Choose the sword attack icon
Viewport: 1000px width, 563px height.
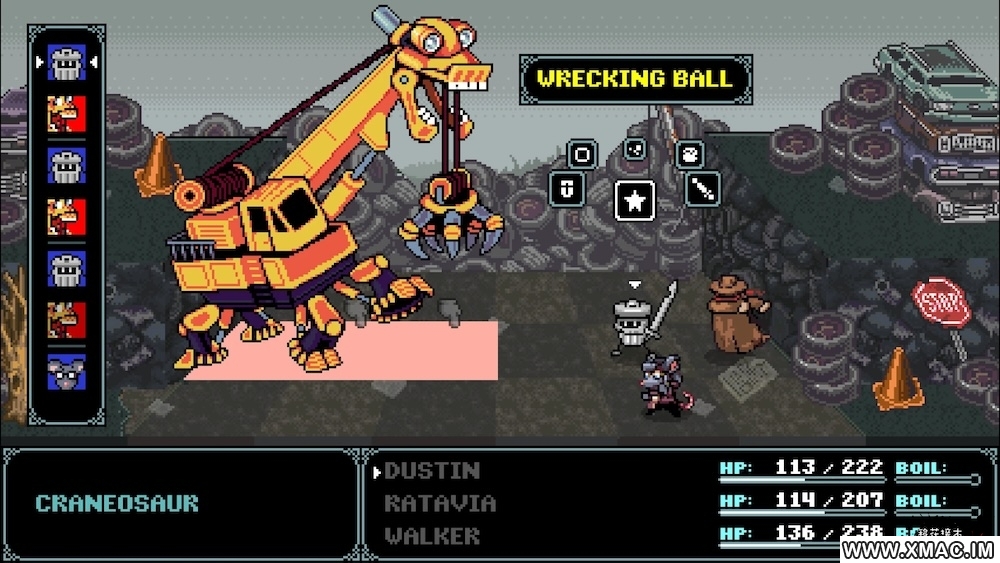(702, 188)
